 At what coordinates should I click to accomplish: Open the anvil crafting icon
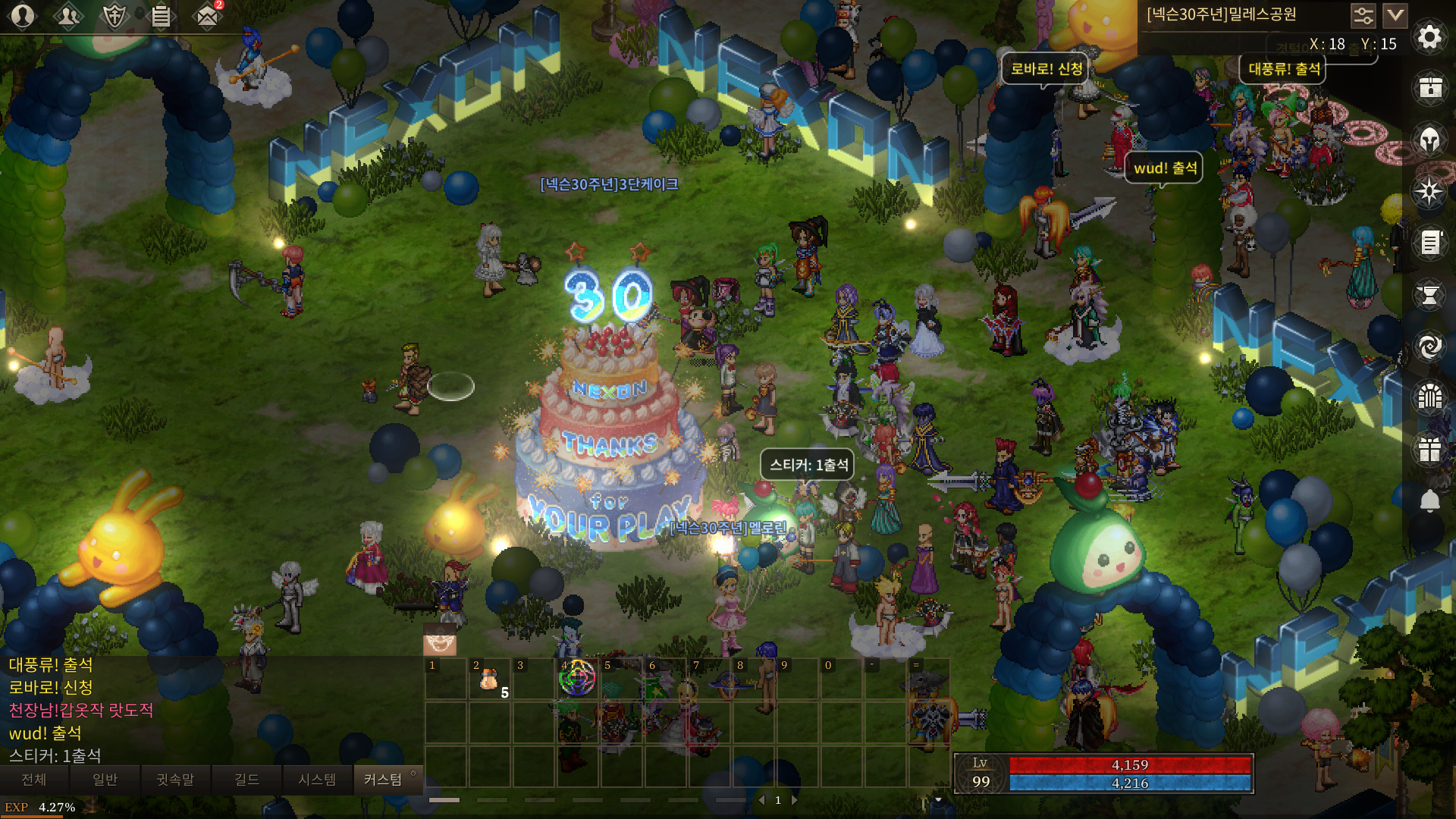pyautogui.click(x=1429, y=295)
